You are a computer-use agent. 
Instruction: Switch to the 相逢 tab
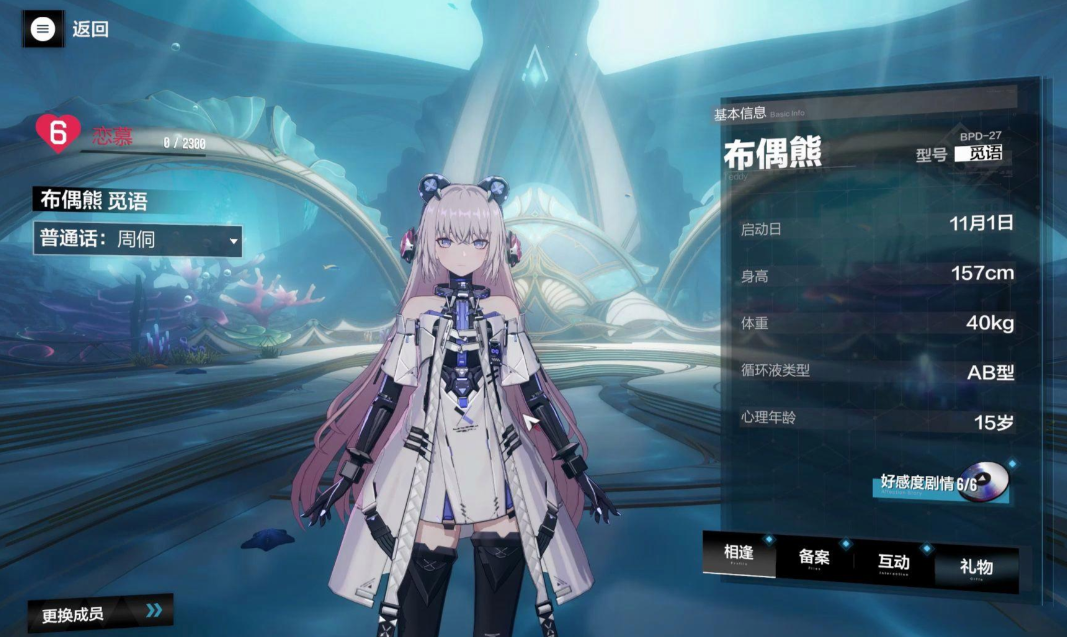[x=739, y=556]
